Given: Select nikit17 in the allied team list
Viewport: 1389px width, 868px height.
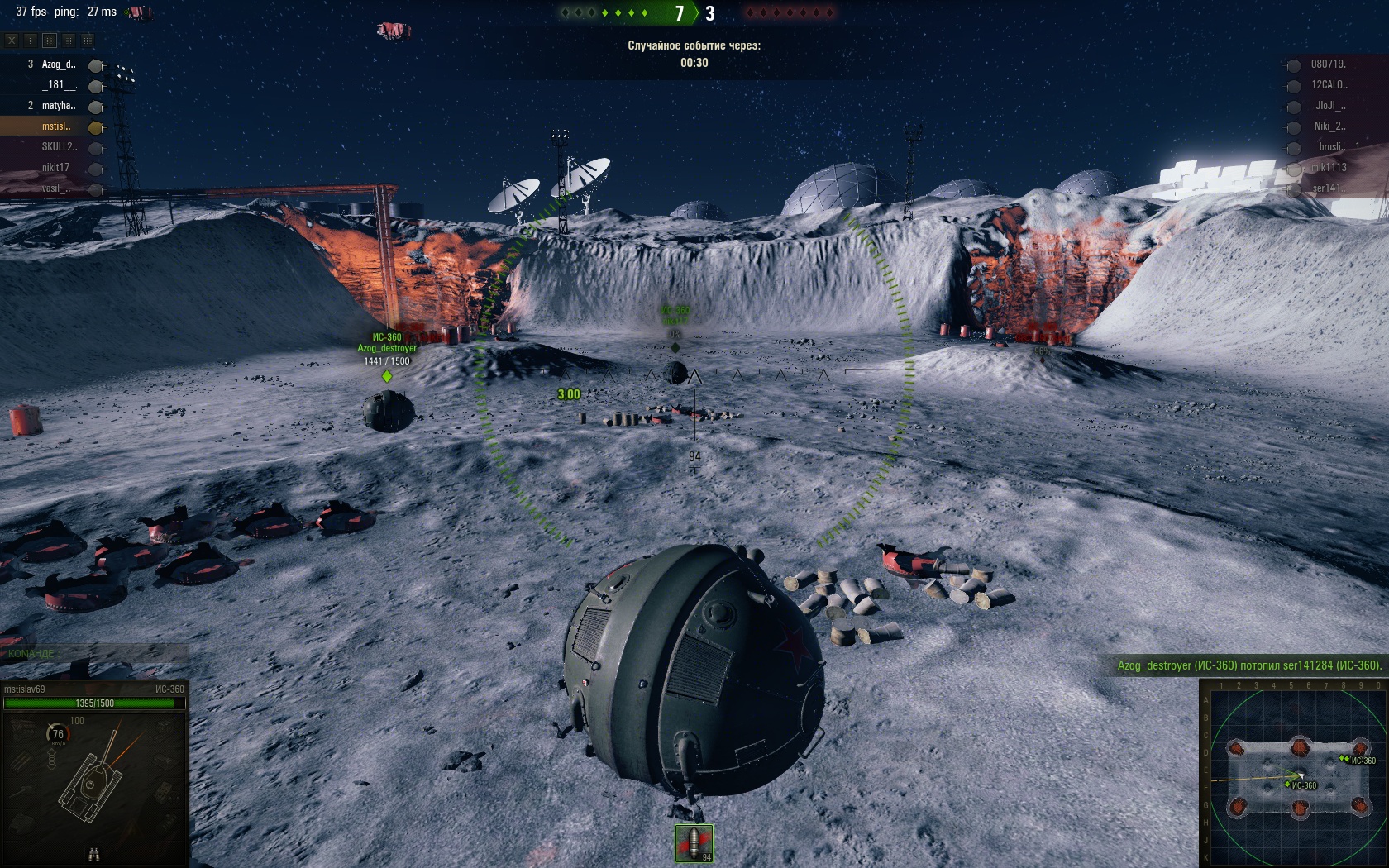Looking at the screenshot, I should click(x=55, y=168).
